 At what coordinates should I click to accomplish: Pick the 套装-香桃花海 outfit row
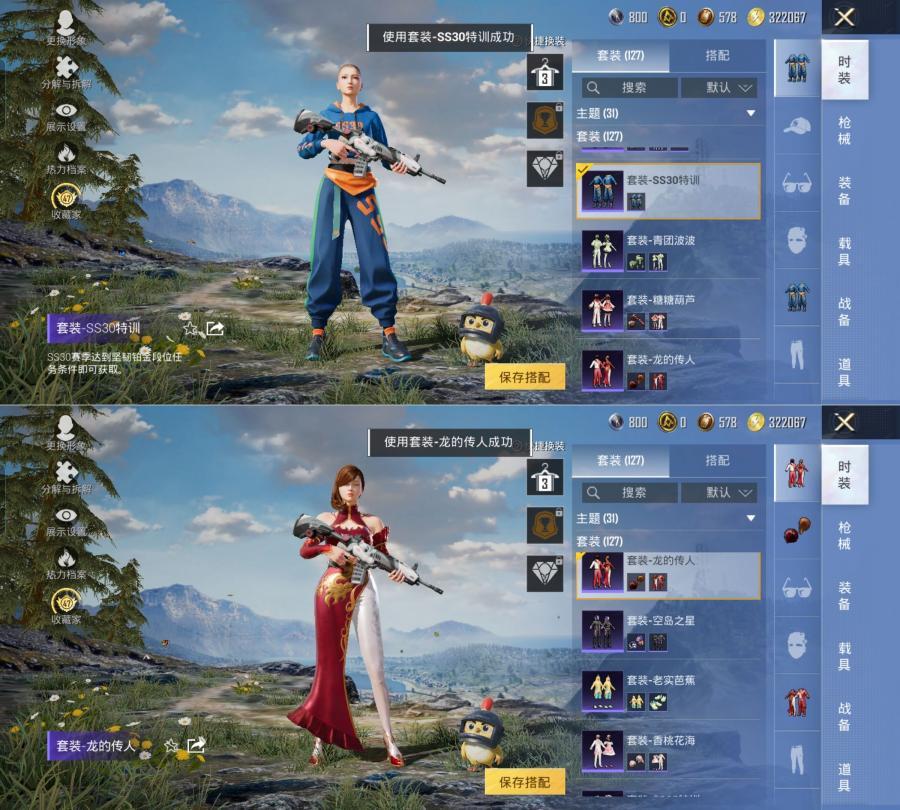[x=667, y=750]
